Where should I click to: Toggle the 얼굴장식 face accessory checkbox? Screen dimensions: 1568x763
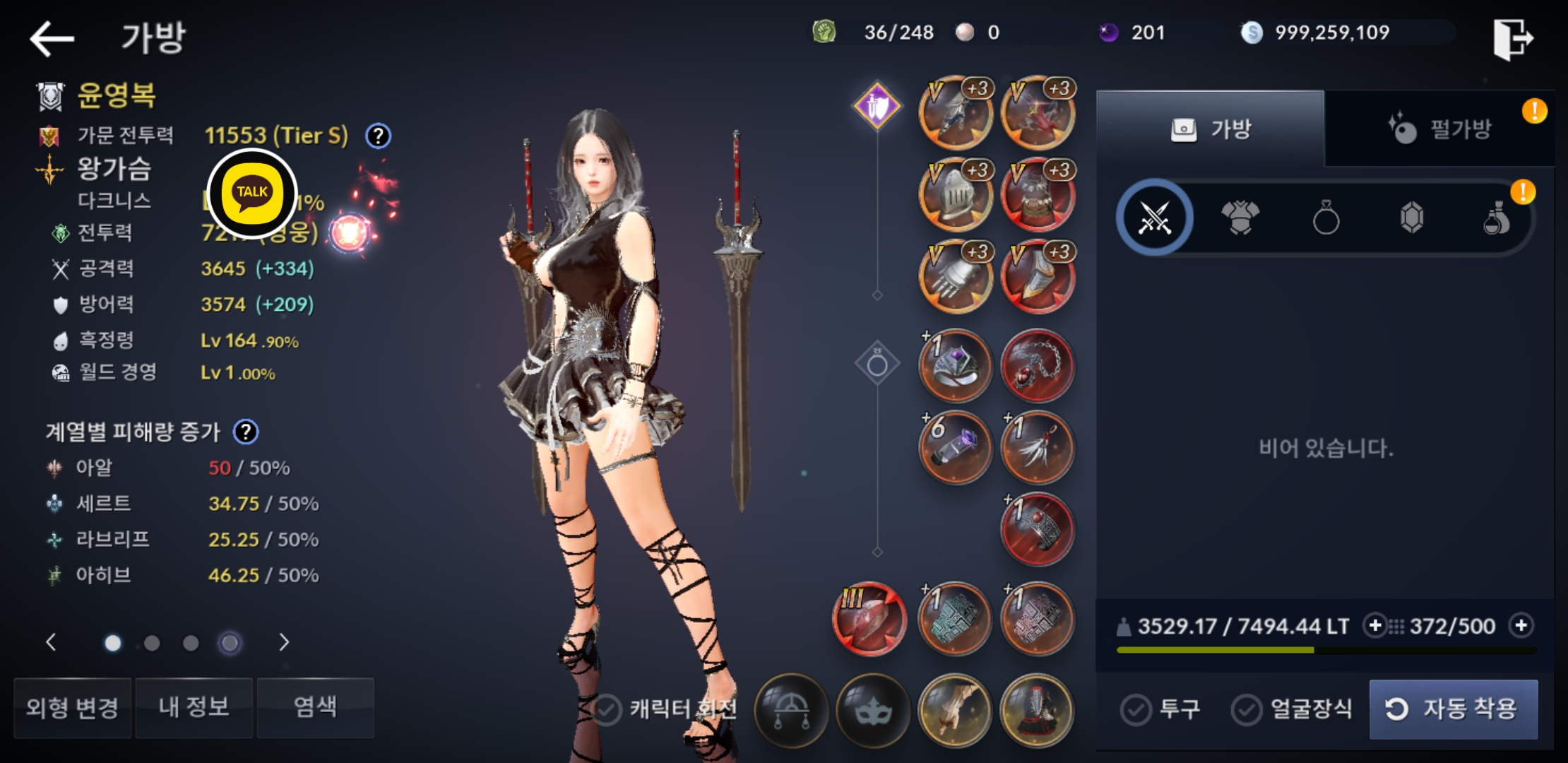[1247, 709]
